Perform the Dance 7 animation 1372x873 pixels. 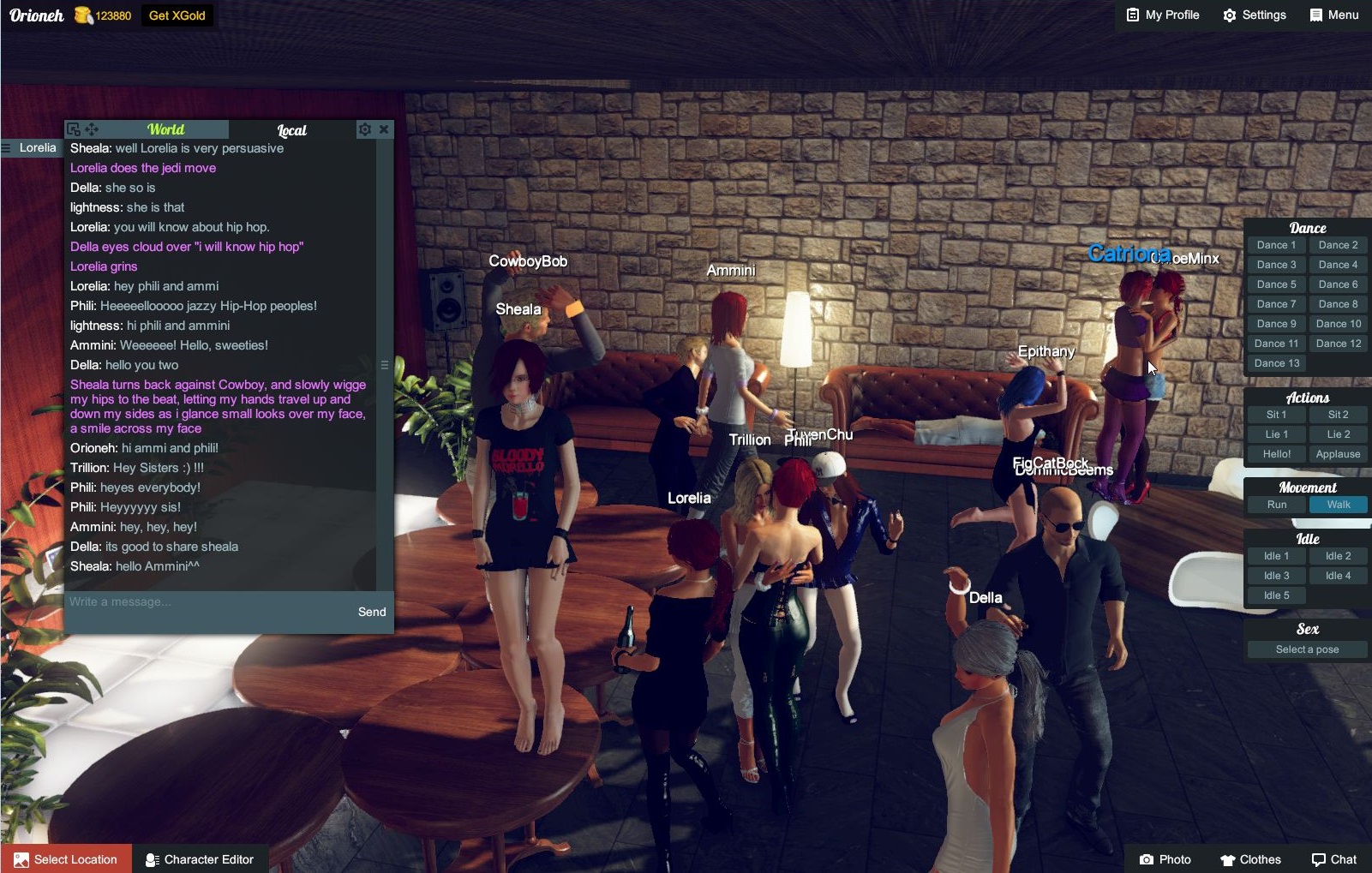(1276, 303)
